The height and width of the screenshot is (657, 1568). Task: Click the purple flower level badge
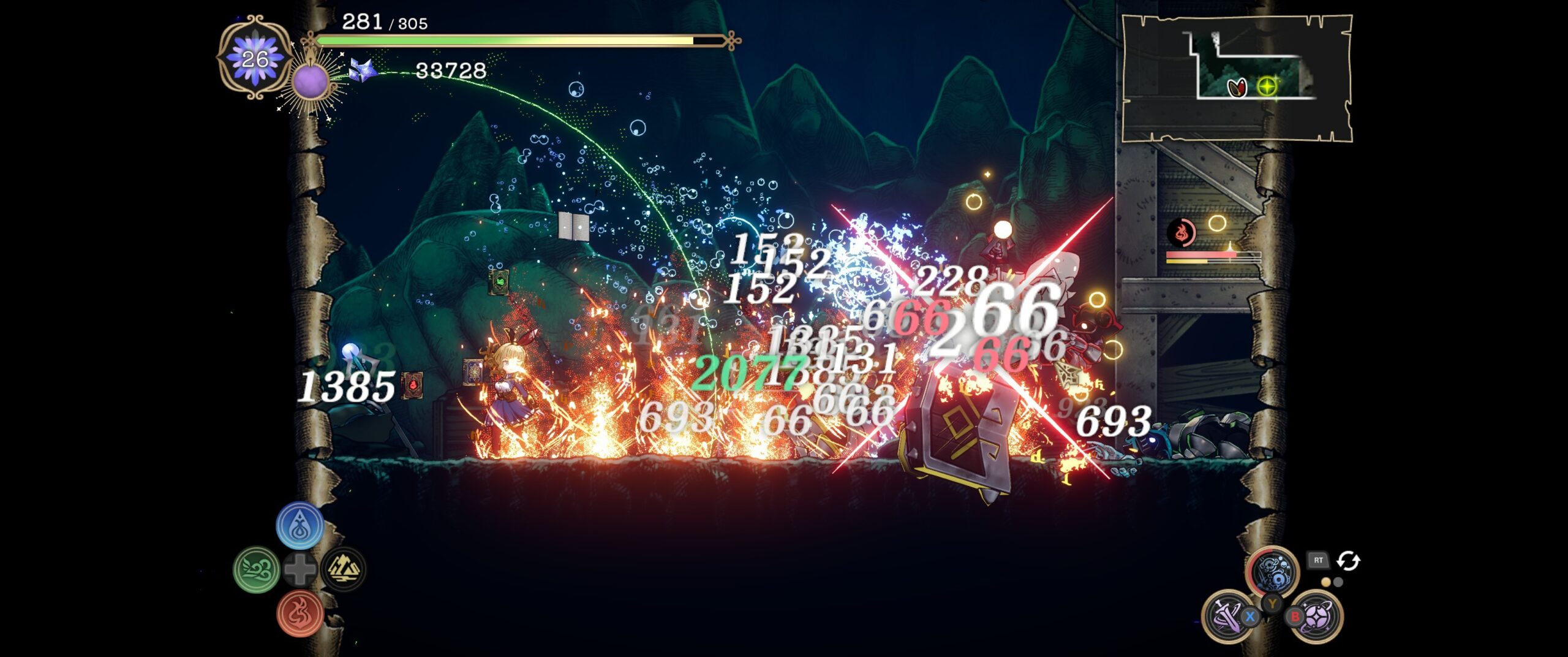point(255,58)
